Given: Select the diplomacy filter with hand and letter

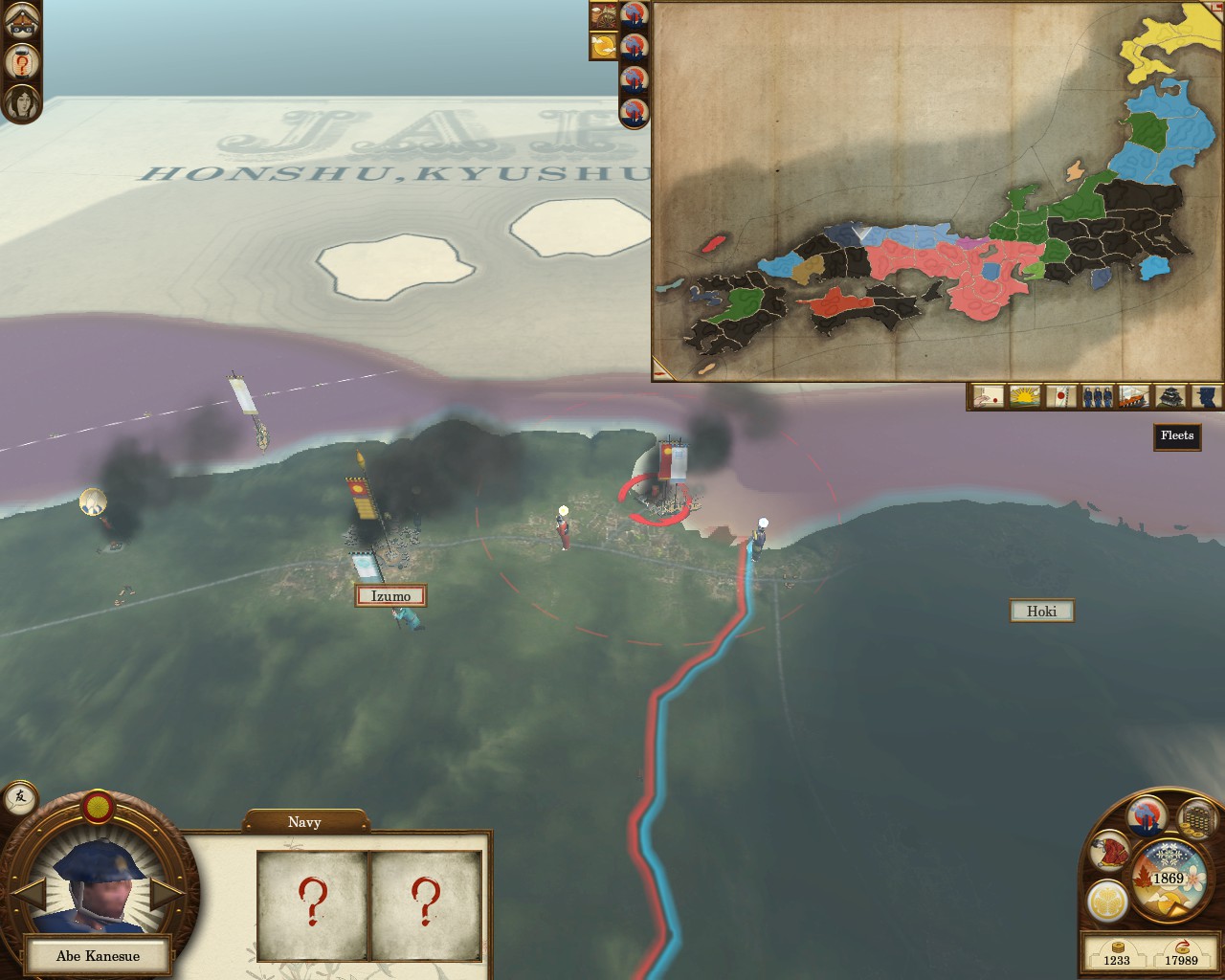Looking at the screenshot, I should (988, 396).
